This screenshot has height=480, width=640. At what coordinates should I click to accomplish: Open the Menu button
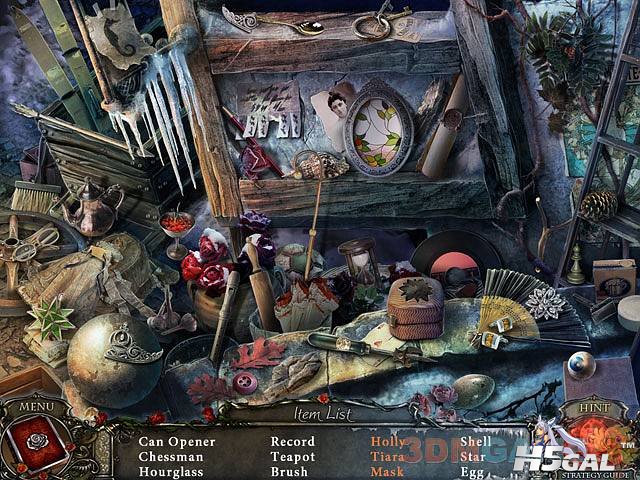tap(36, 407)
